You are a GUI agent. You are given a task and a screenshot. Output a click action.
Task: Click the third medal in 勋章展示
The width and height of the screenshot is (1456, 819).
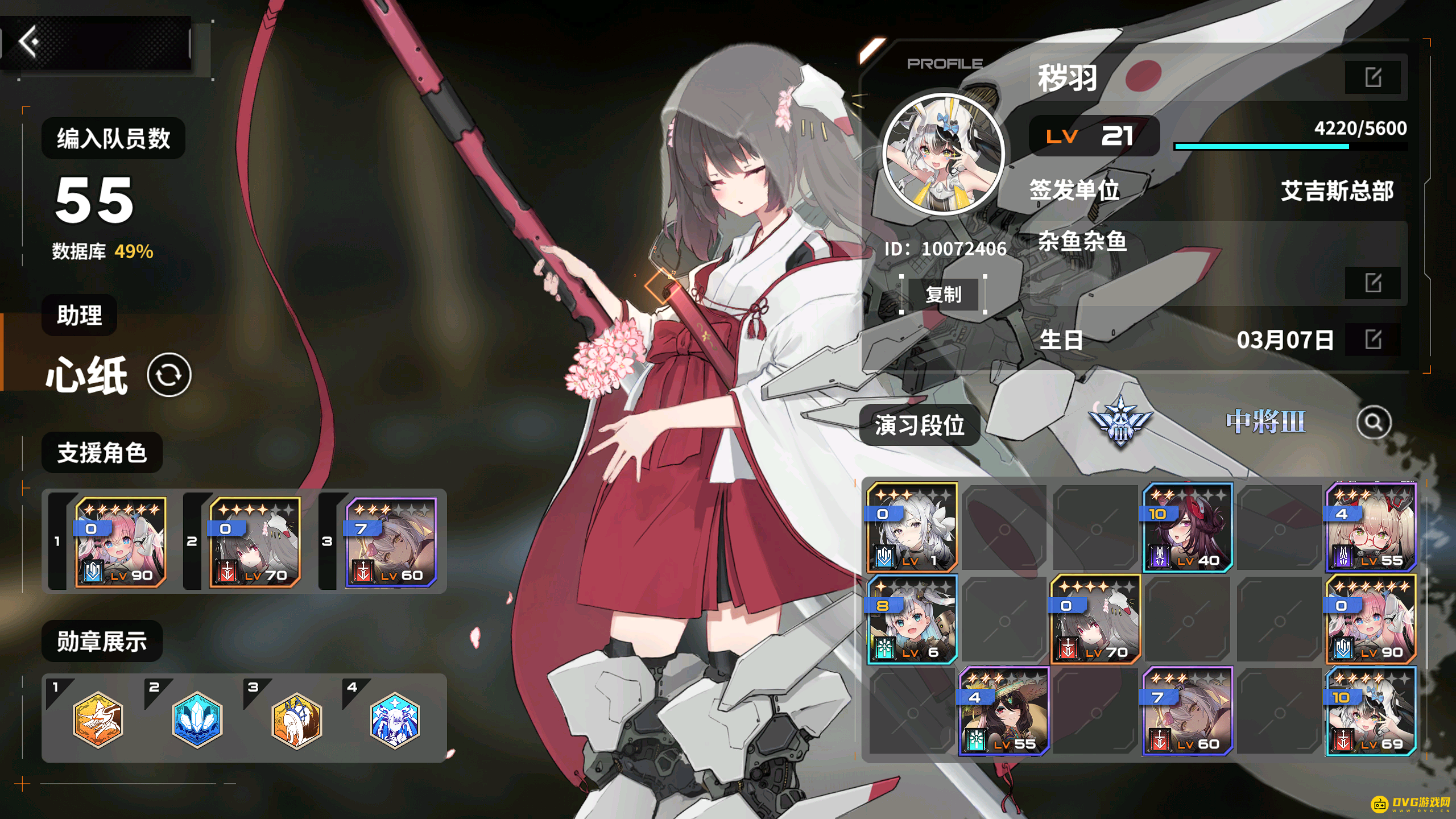(295, 720)
